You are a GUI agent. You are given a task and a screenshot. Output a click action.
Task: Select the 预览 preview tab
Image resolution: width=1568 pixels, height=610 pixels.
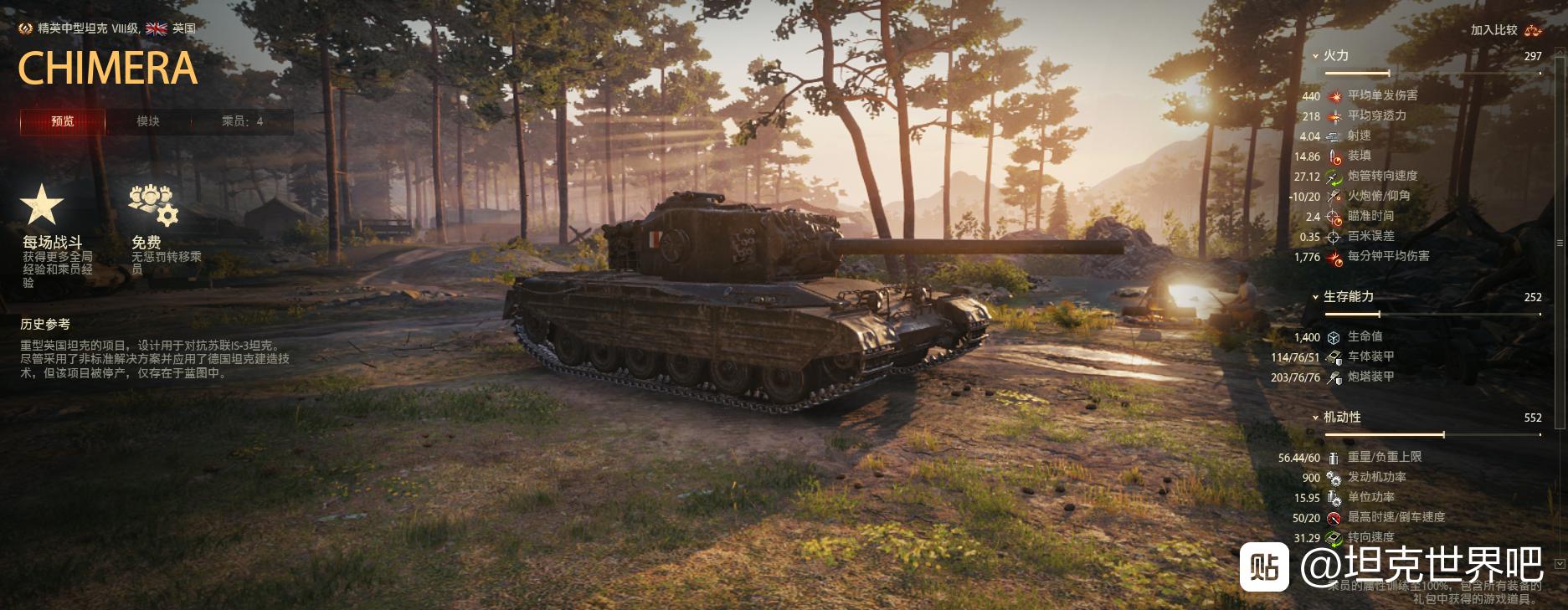(63, 121)
